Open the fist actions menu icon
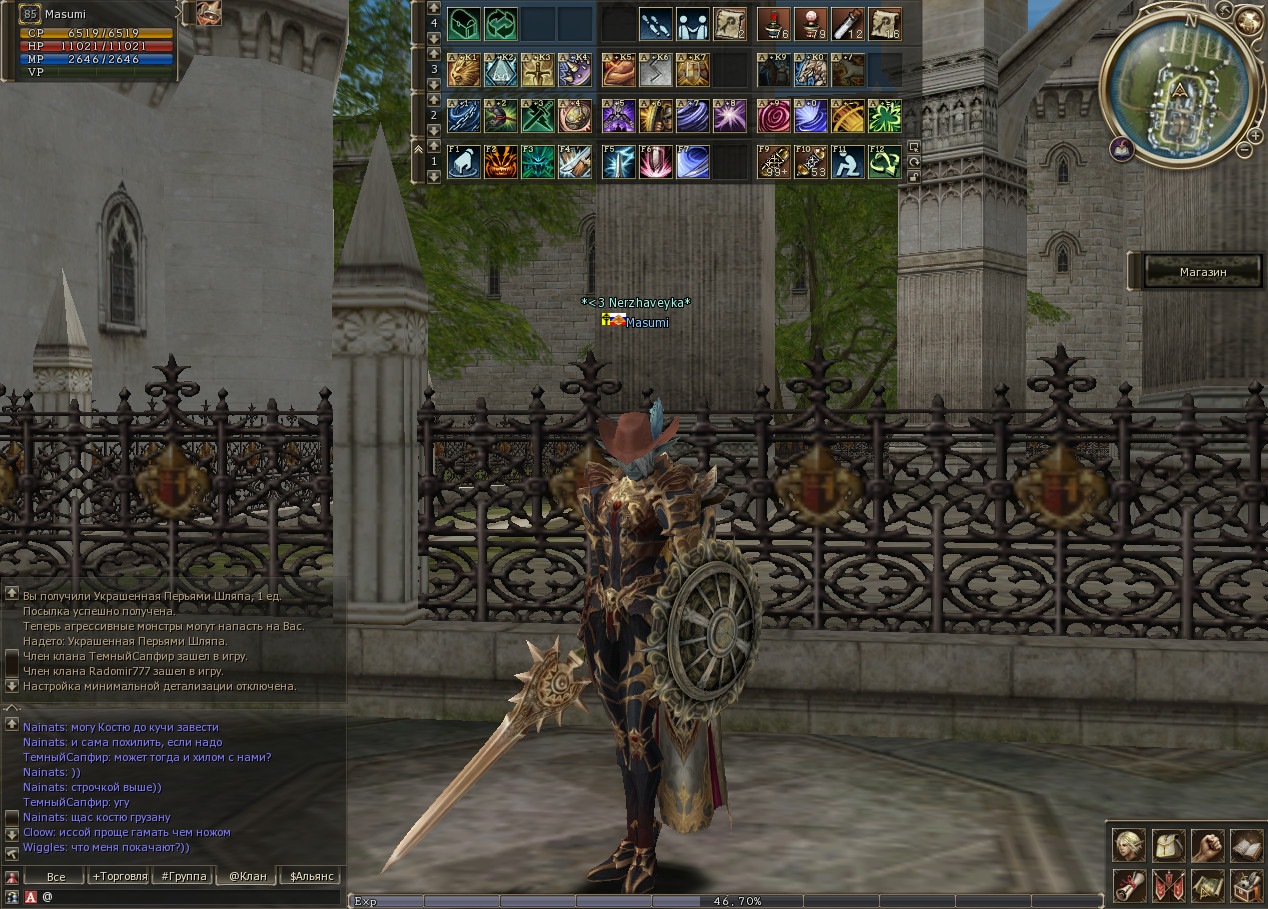The height and width of the screenshot is (909, 1268). [1207, 846]
